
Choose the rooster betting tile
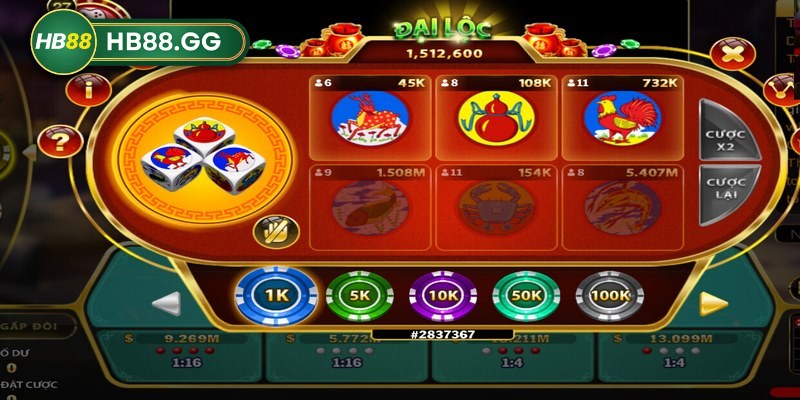click(620, 117)
